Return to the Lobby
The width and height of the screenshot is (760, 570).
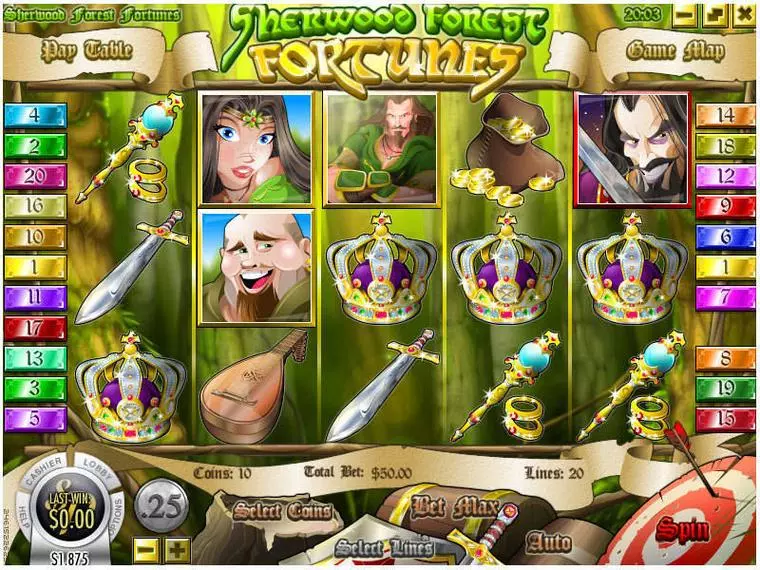pos(99,470)
